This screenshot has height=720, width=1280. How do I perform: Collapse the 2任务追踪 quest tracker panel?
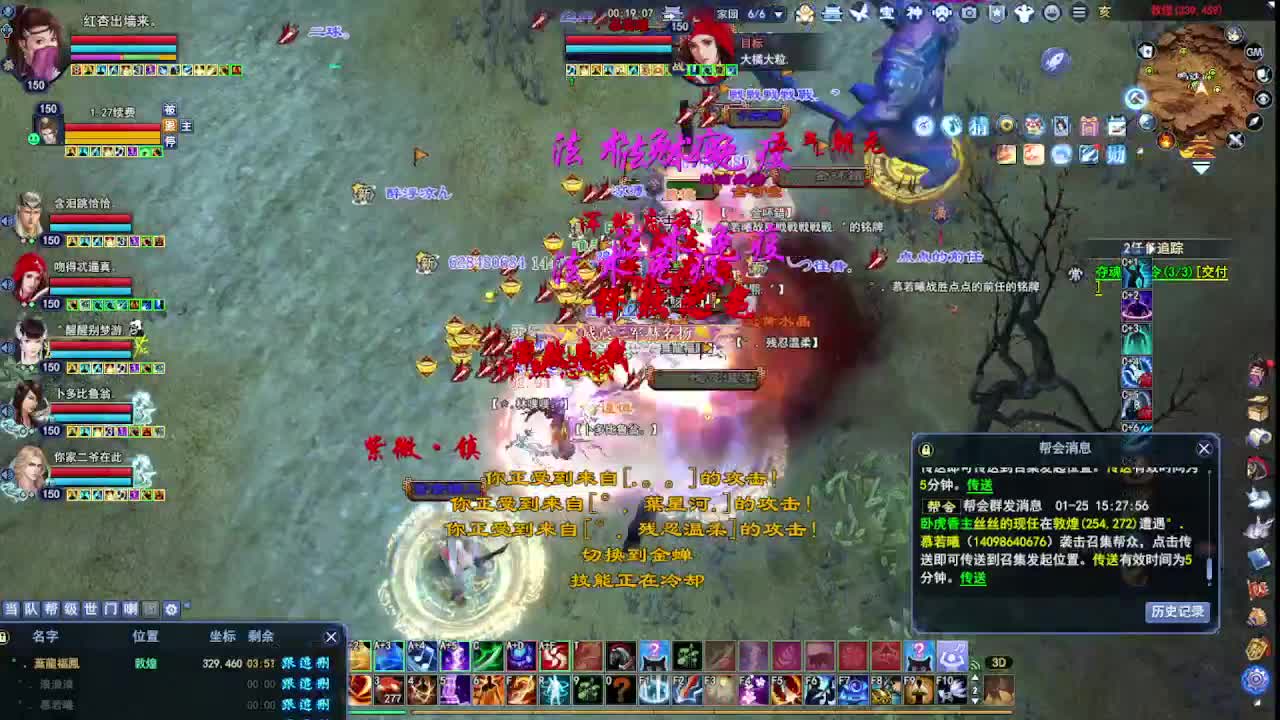(x=1152, y=247)
